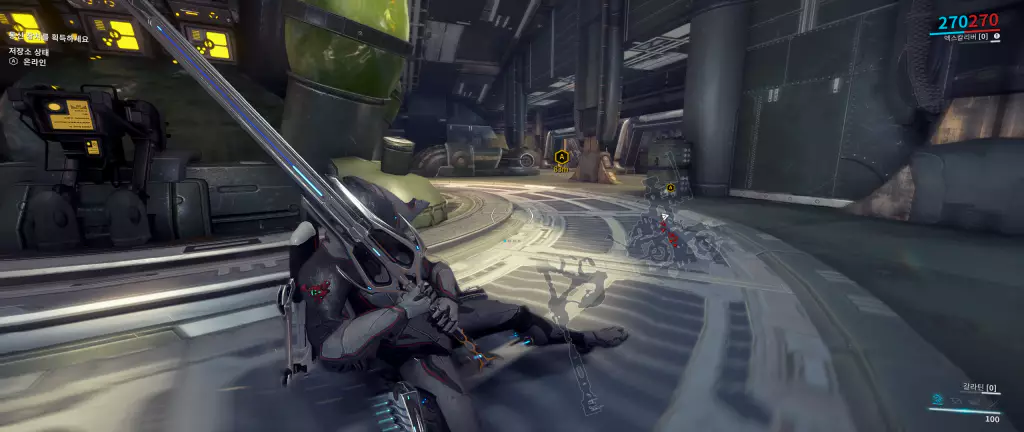Activate the highlighted Slash Dash ability icon
Screen dimensions: 1024x432
tap(936, 399)
